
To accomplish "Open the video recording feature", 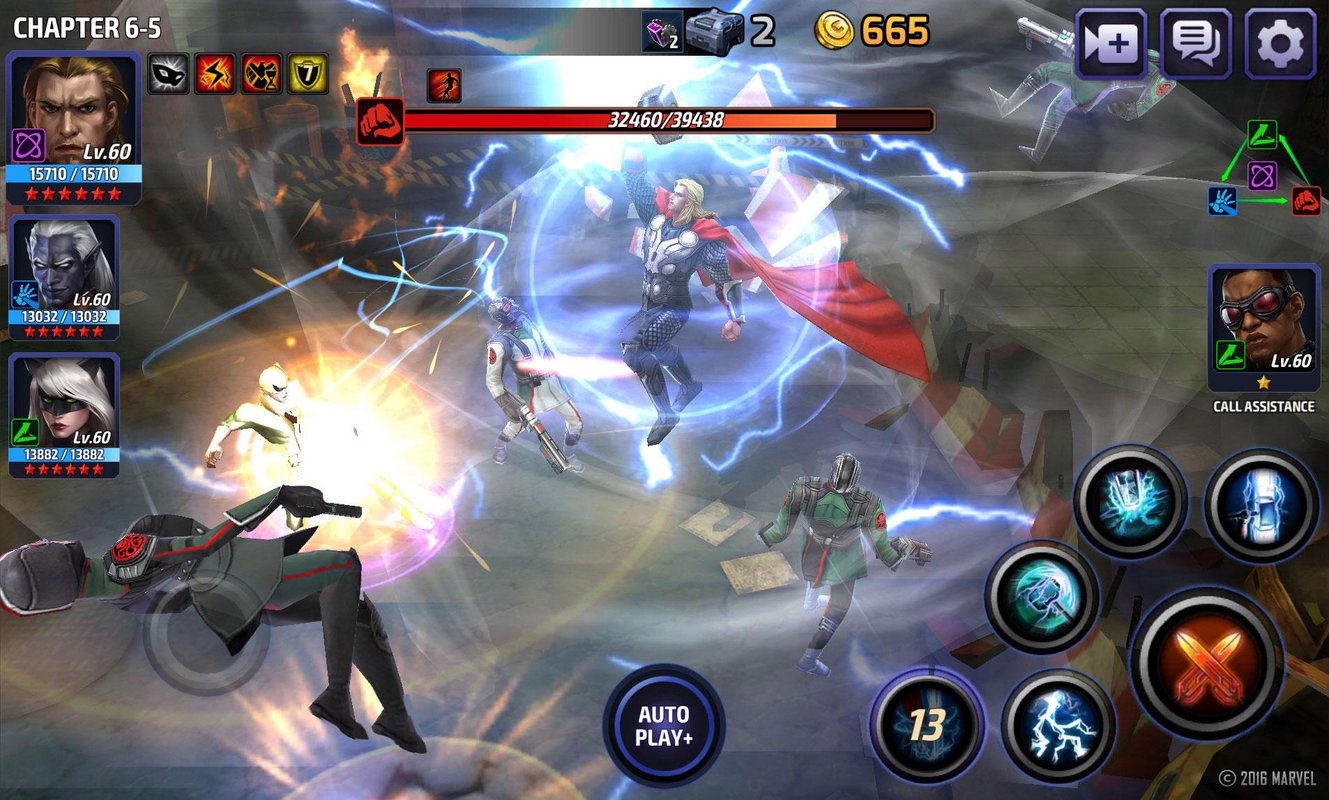I will click(x=1110, y=44).
